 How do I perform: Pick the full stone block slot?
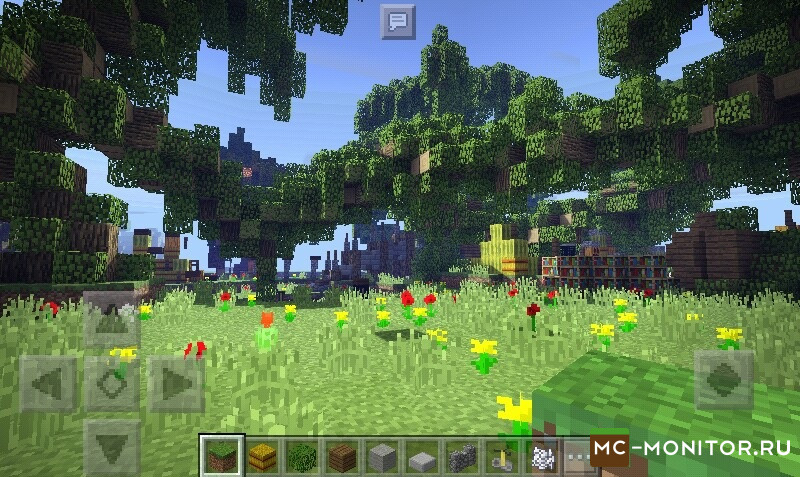click(x=381, y=457)
